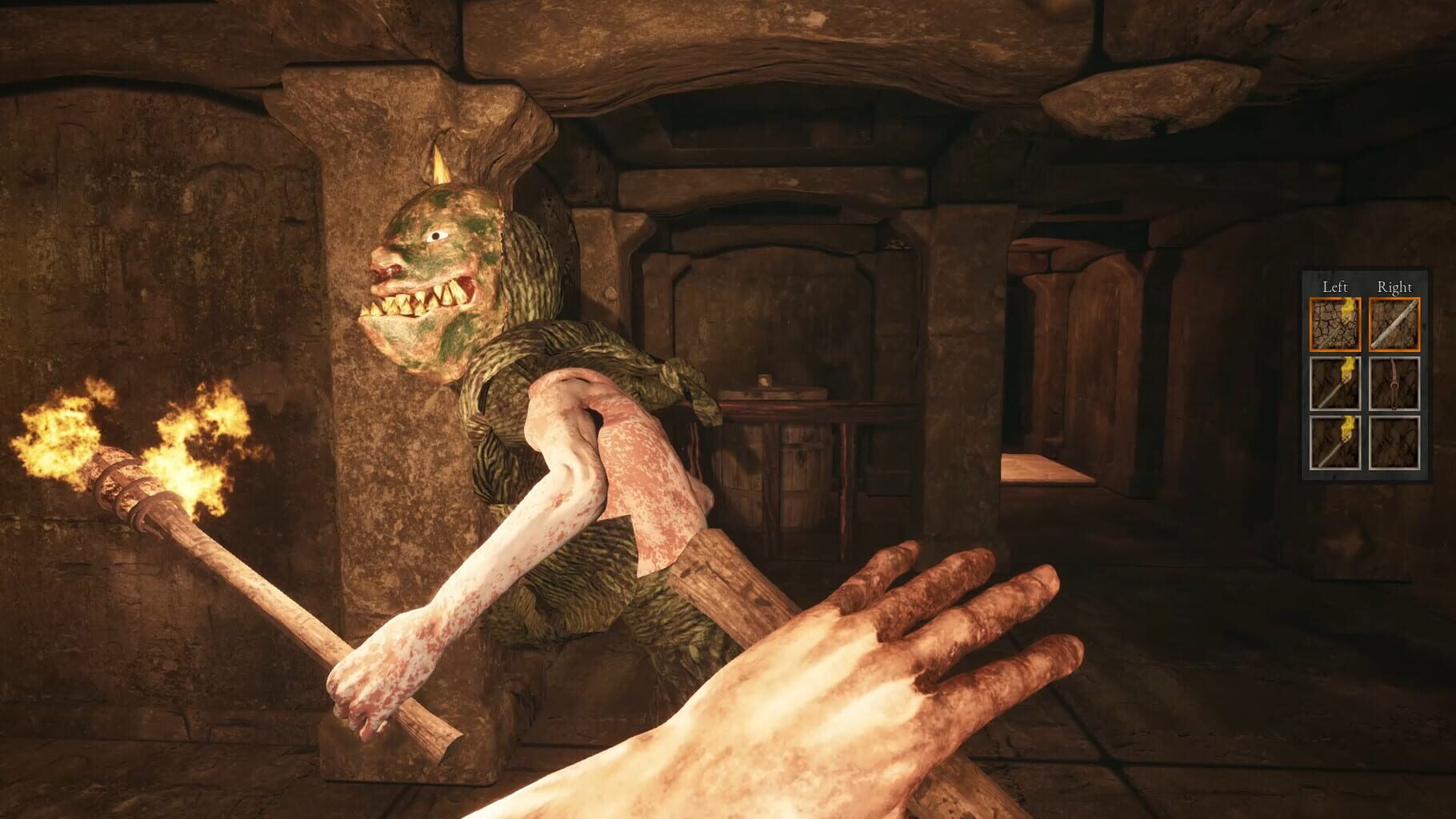The width and height of the screenshot is (1456, 819).
Task: Click the stick graphic inside the Right equip slot
Action: [1394, 323]
